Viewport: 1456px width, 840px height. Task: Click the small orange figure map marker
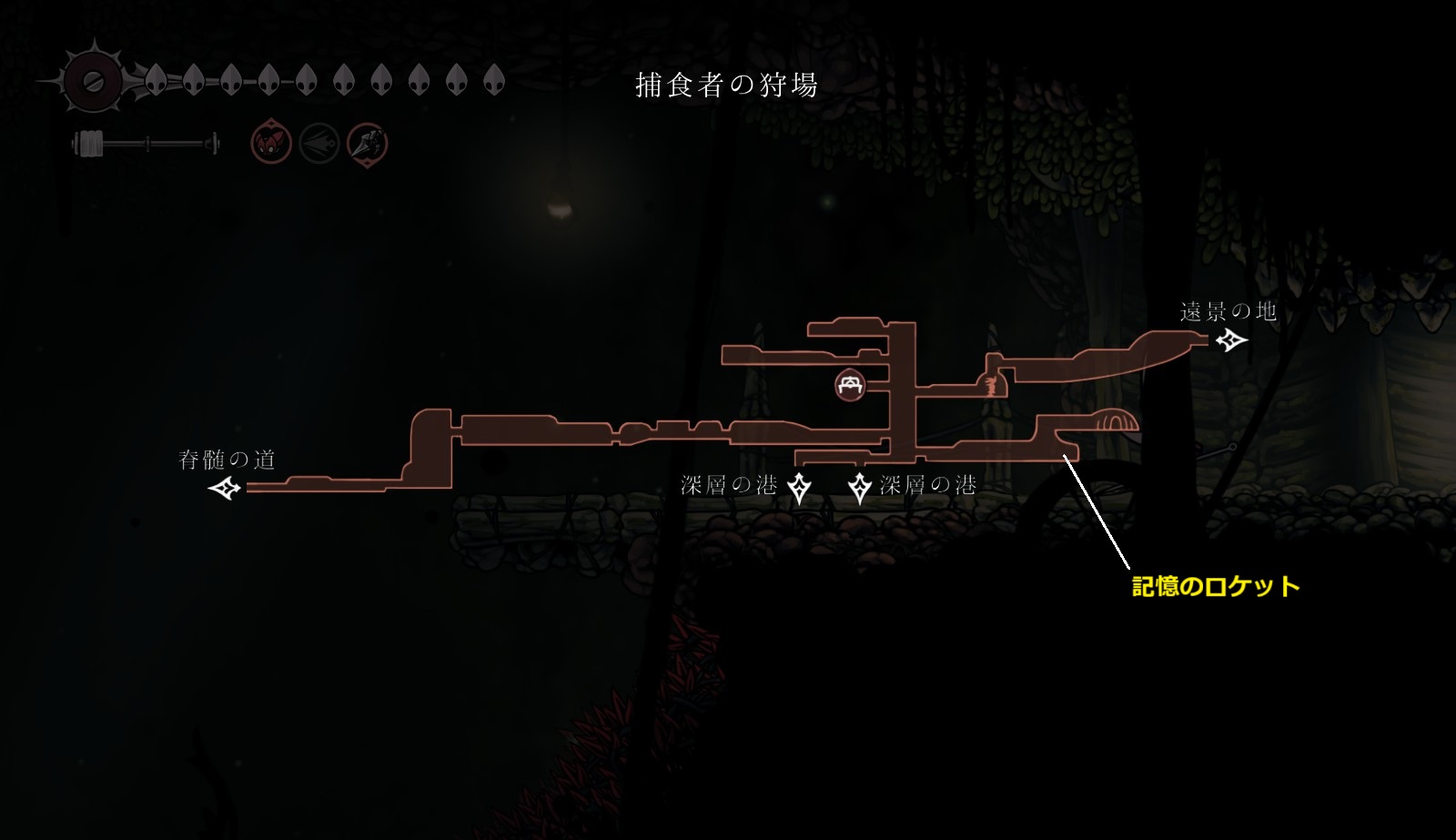[x=991, y=387]
